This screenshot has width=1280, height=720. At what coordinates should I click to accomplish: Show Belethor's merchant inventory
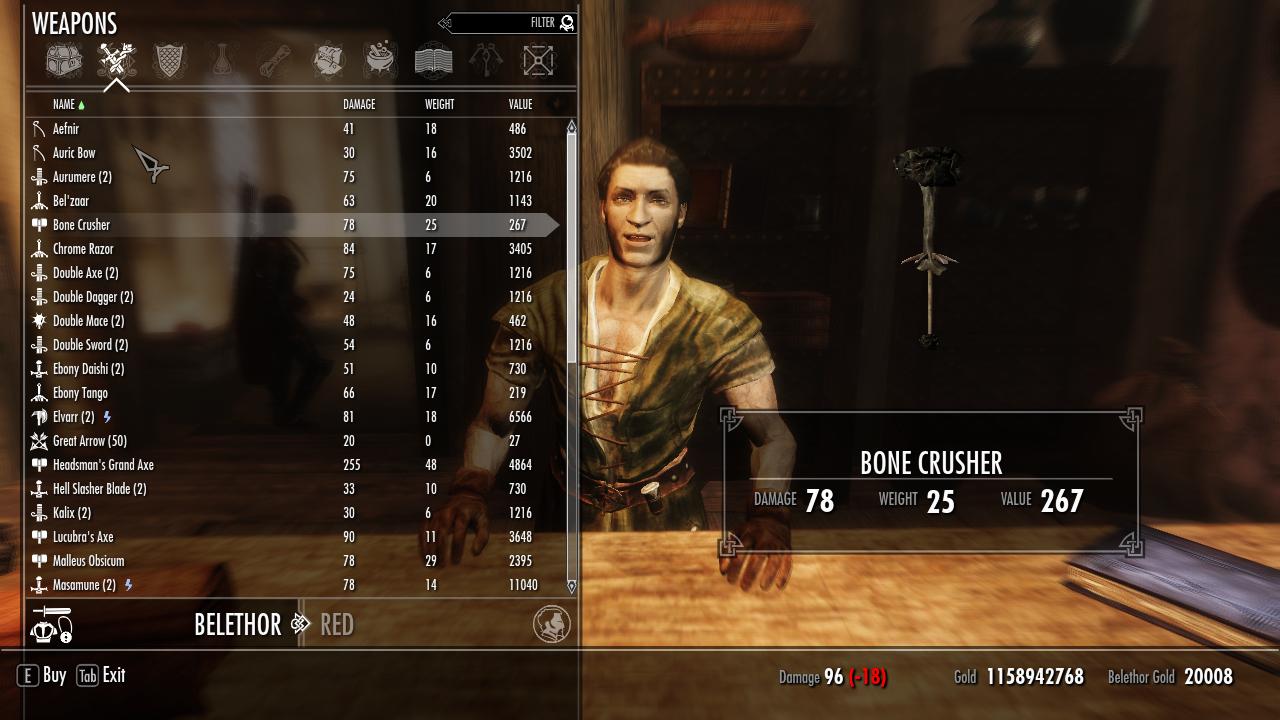tap(237, 625)
